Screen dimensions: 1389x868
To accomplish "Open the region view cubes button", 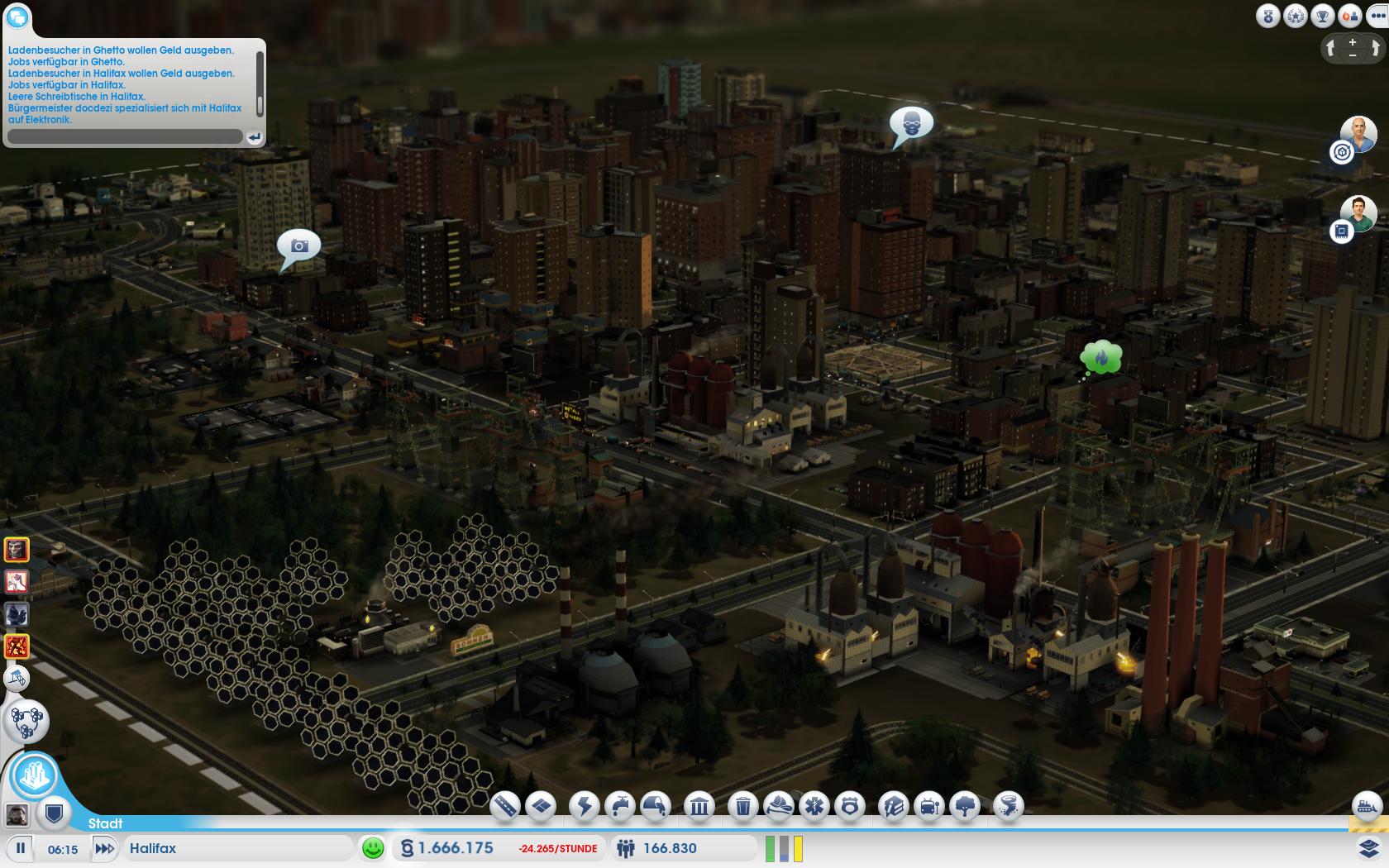I will pos(27,722).
